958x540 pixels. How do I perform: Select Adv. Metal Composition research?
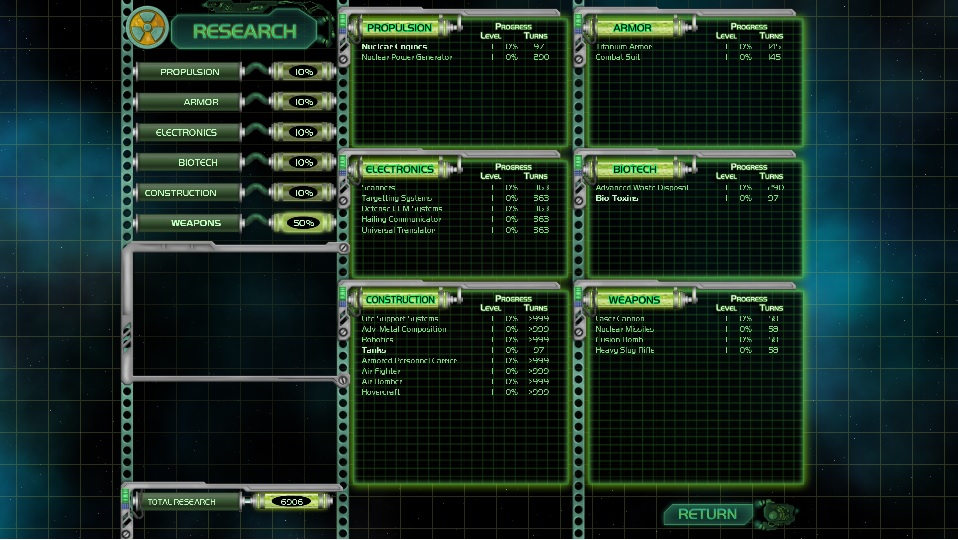point(404,329)
